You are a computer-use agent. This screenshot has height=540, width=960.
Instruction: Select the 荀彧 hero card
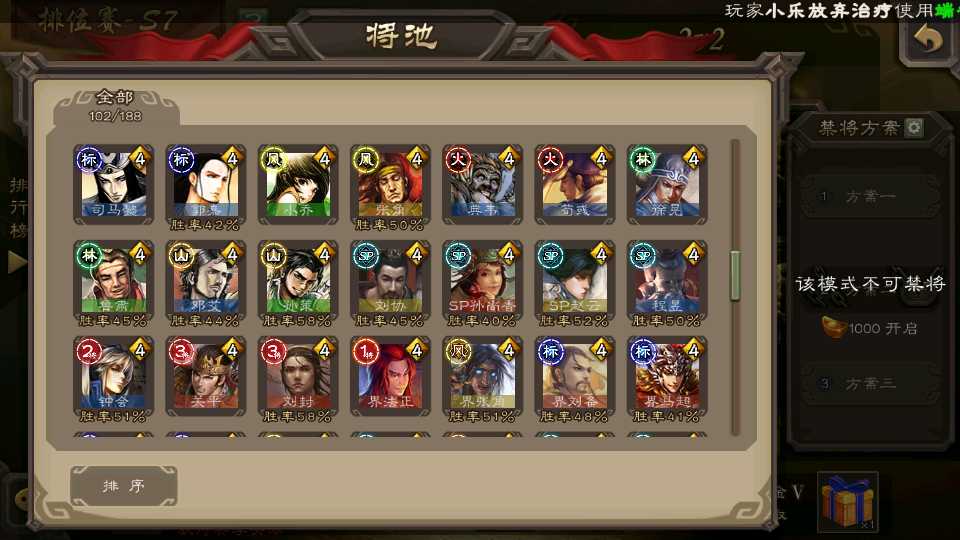click(573, 185)
